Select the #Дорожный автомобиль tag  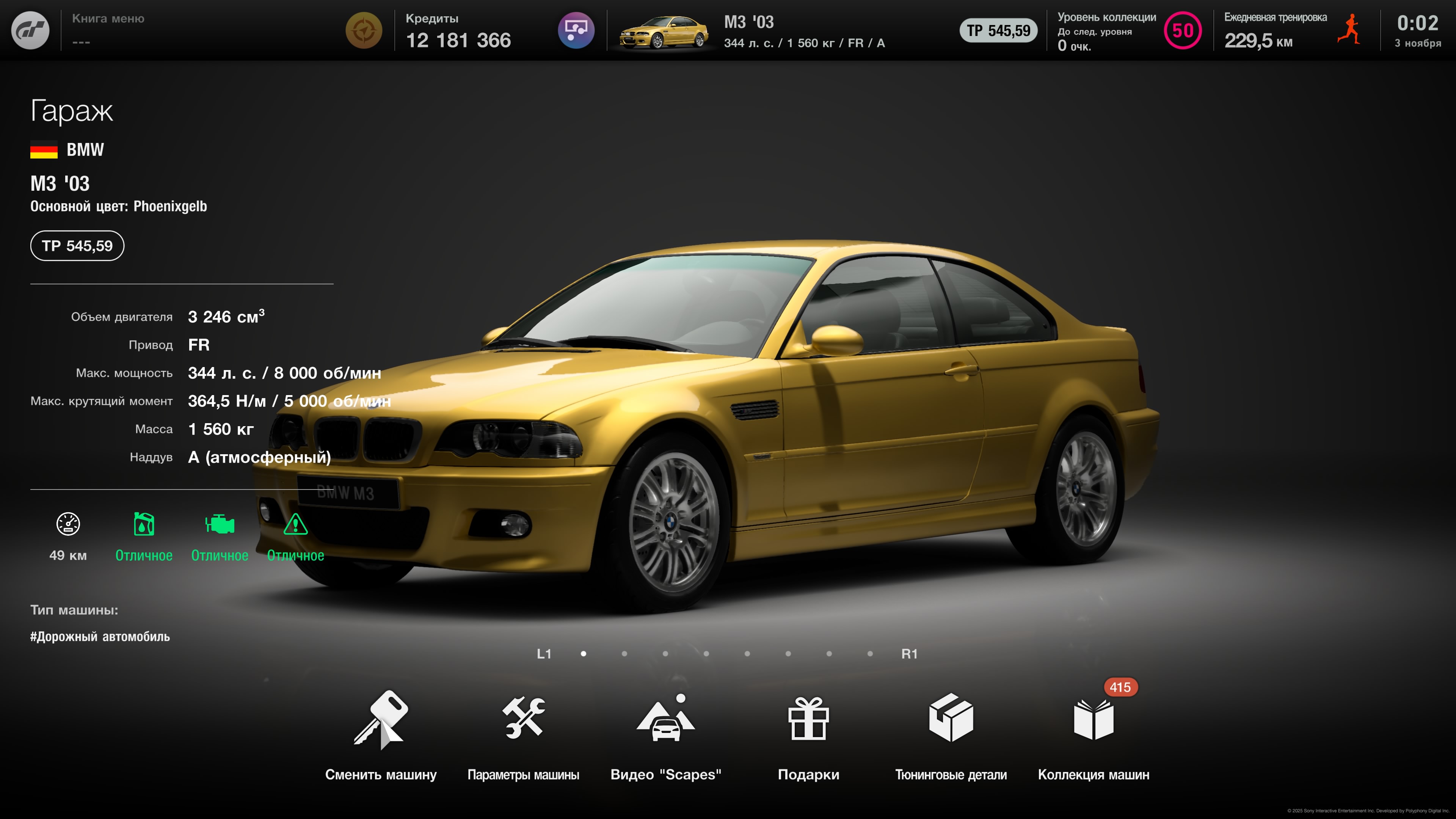coord(100,637)
